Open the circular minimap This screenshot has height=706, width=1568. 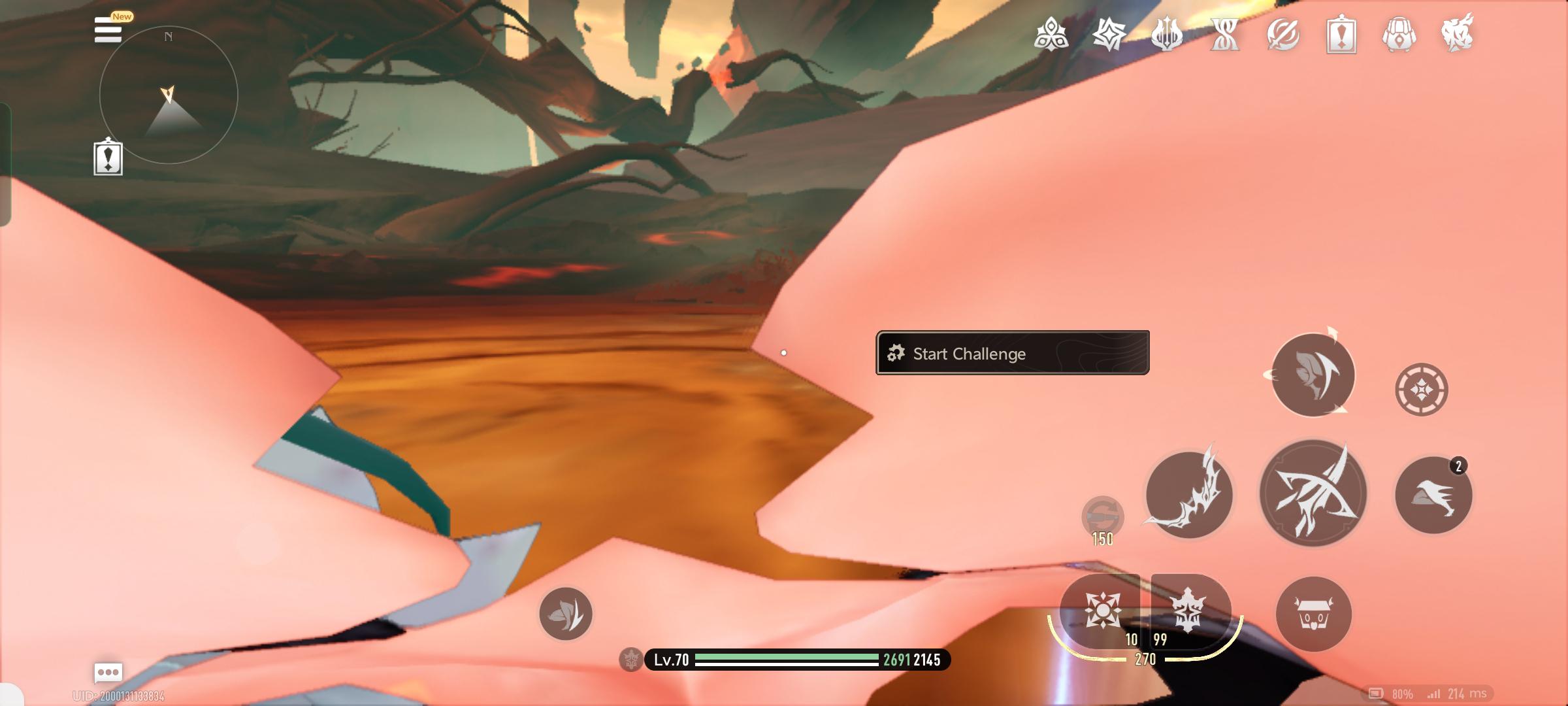coord(169,95)
